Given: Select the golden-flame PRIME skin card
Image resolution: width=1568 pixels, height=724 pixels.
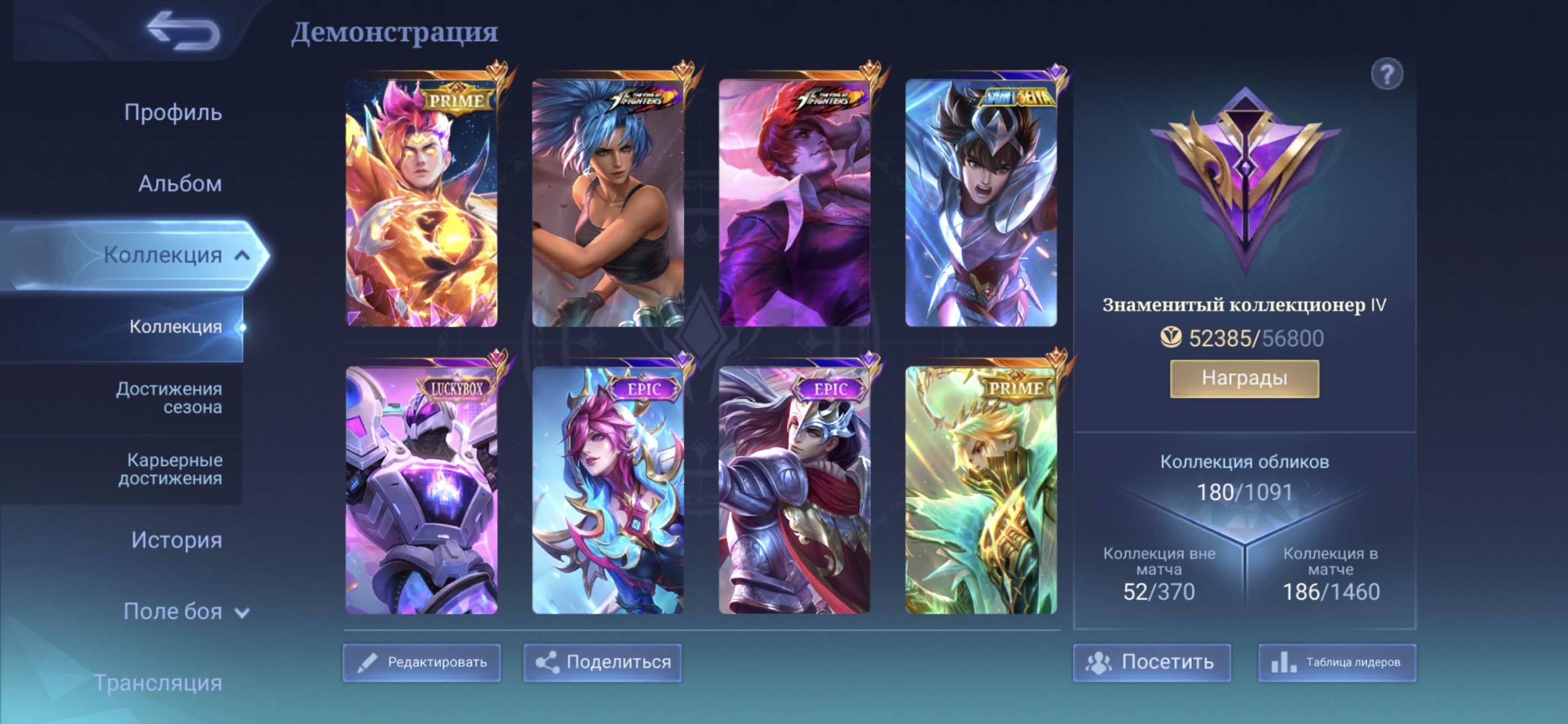Looking at the screenshot, I should (x=421, y=202).
